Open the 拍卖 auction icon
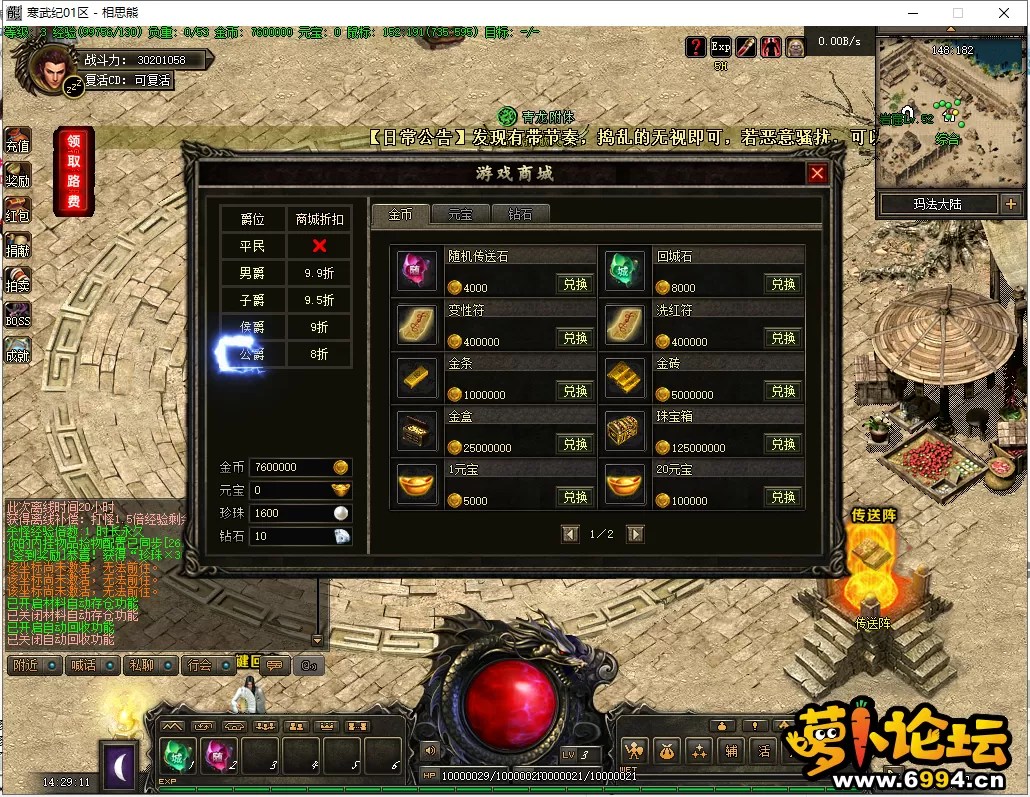 18,281
